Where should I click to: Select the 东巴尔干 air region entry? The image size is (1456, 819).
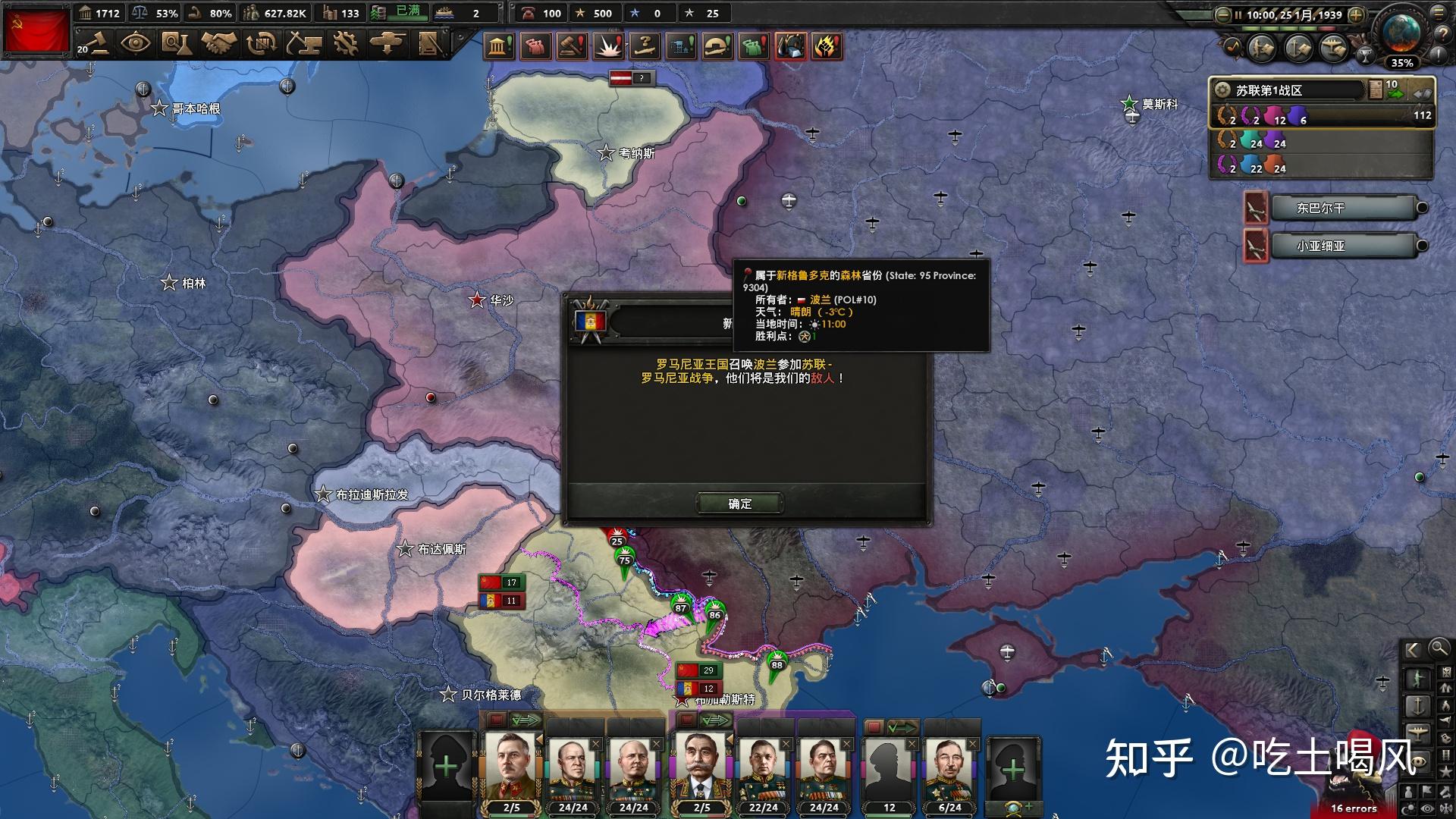click(x=1343, y=208)
